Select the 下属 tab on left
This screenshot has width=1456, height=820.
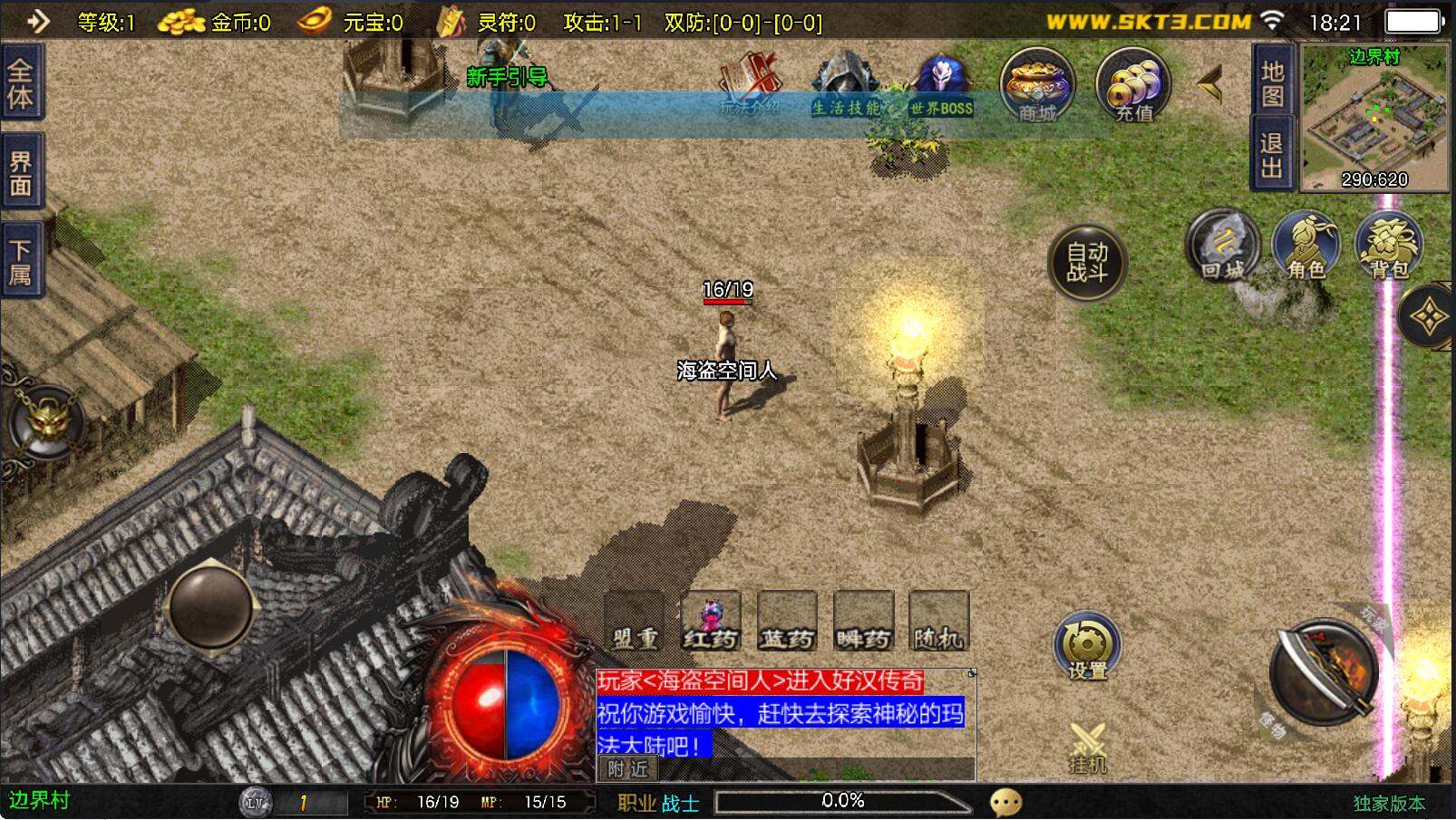click(21, 263)
